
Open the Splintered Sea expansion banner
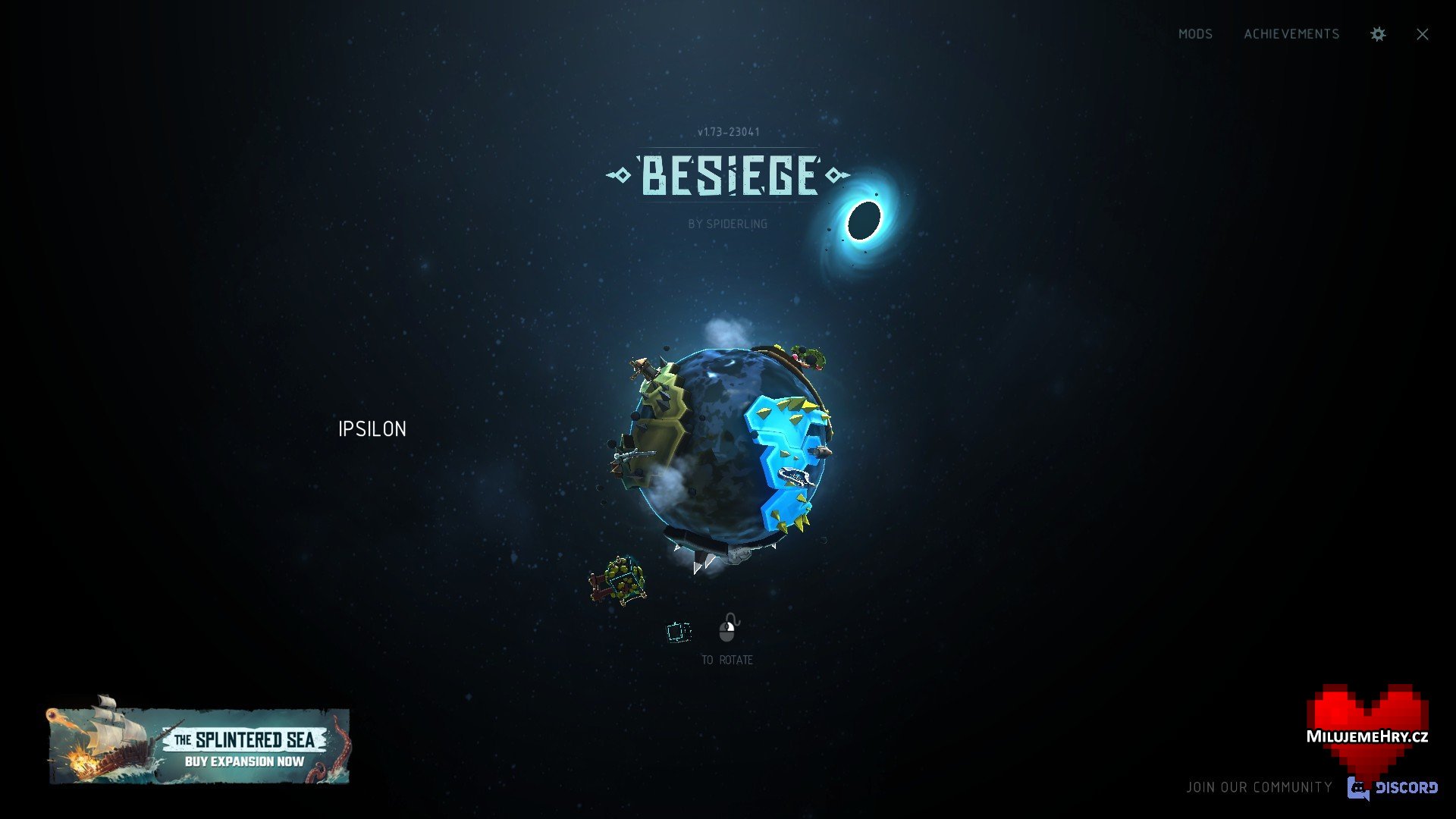tap(199, 746)
